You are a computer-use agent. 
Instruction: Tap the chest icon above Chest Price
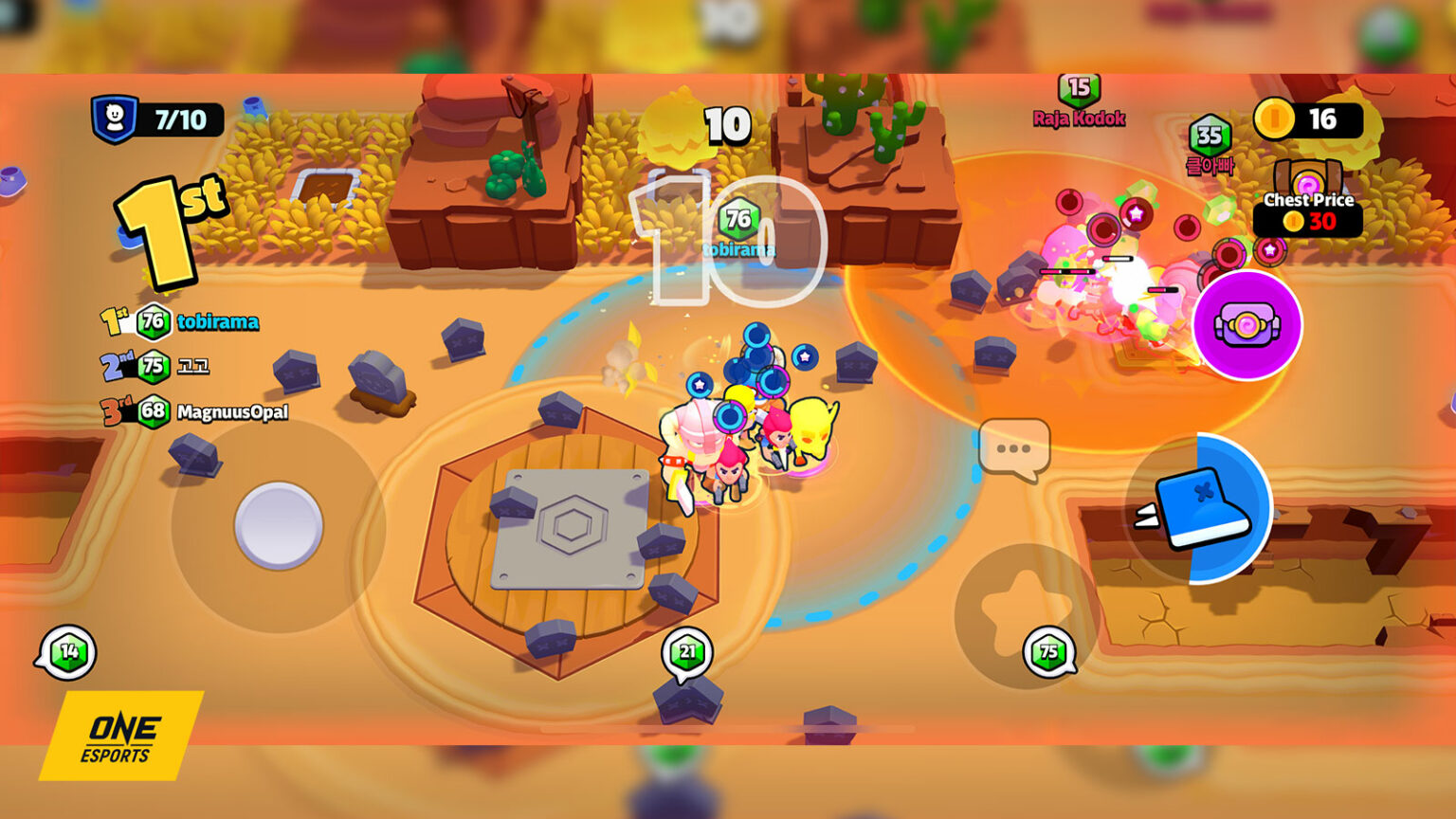coord(1310,176)
